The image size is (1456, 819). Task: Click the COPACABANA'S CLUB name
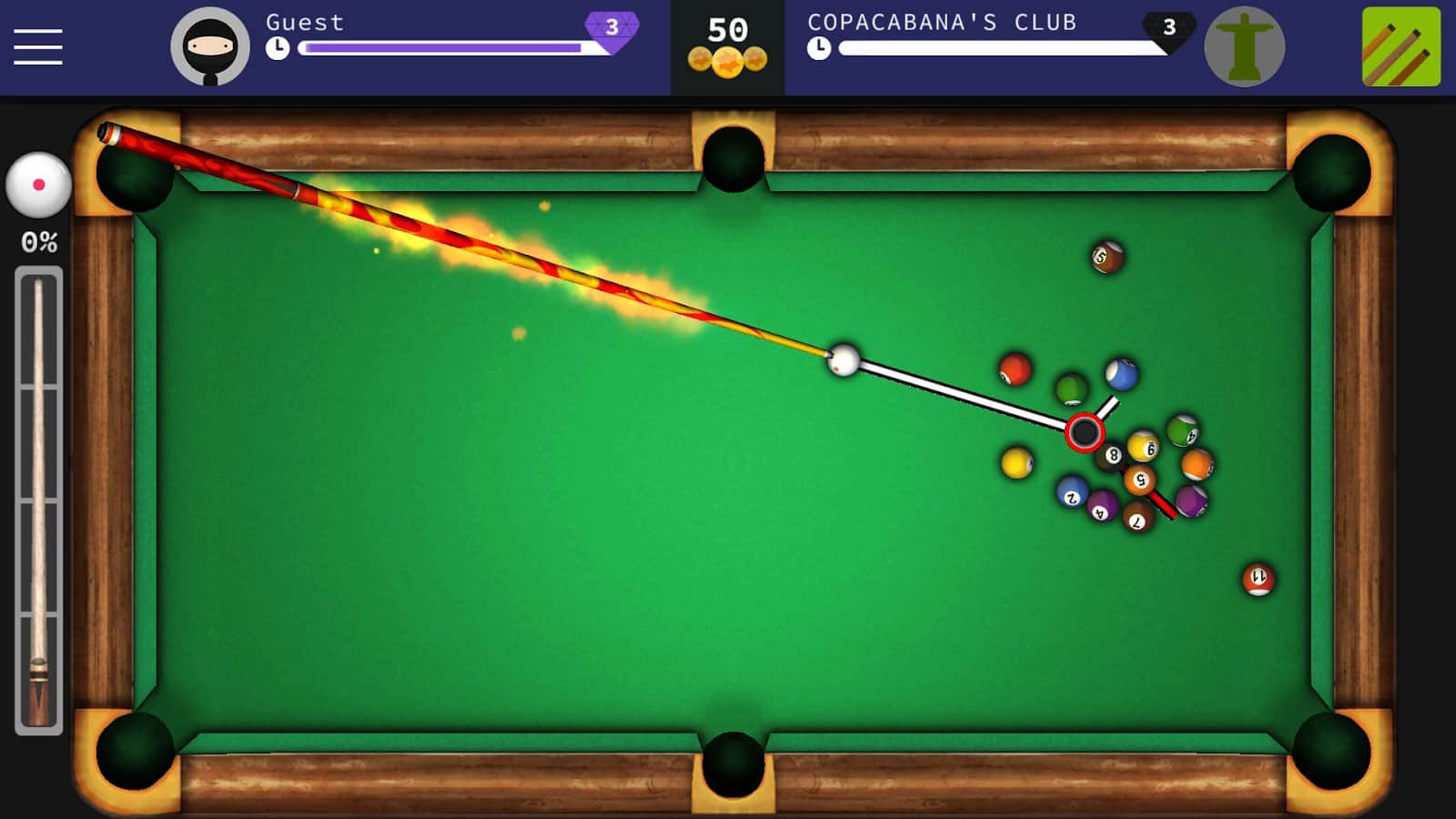942,23
